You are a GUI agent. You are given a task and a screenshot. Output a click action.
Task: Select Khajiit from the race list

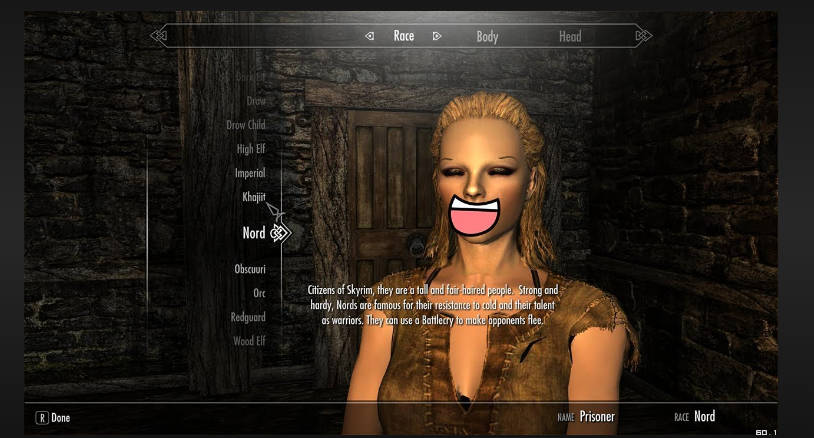pyautogui.click(x=254, y=197)
